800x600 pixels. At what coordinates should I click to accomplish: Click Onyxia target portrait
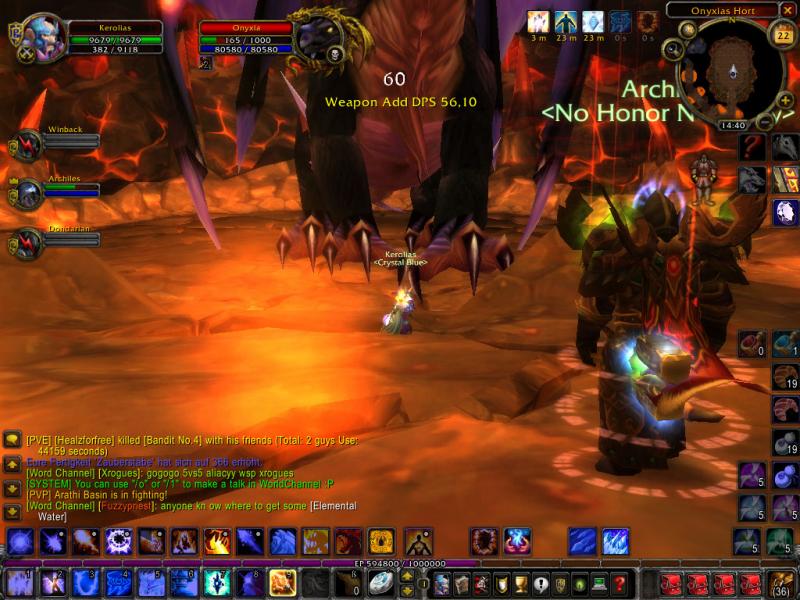(x=317, y=38)
